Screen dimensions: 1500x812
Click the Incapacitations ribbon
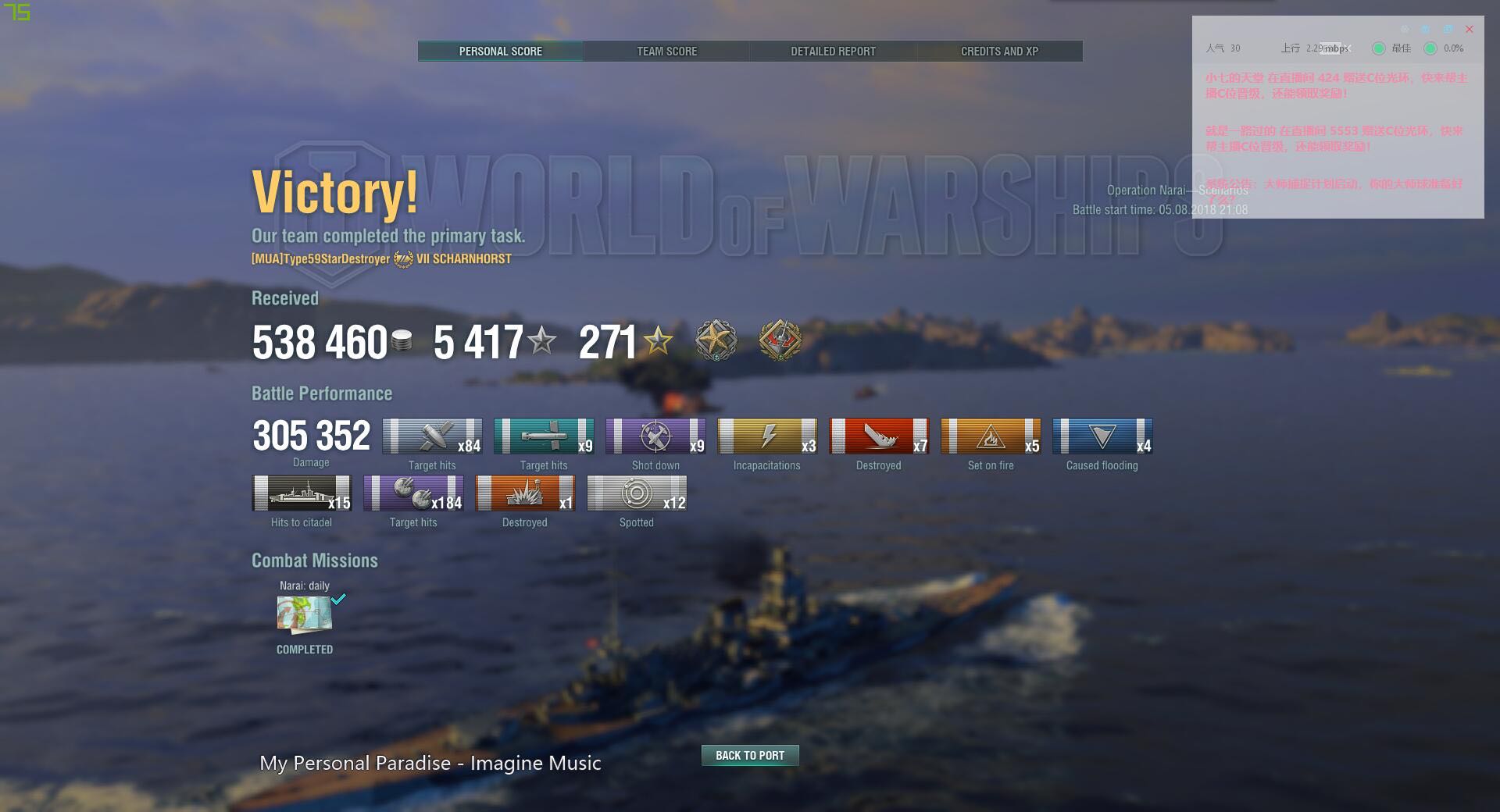coord(767,436)
